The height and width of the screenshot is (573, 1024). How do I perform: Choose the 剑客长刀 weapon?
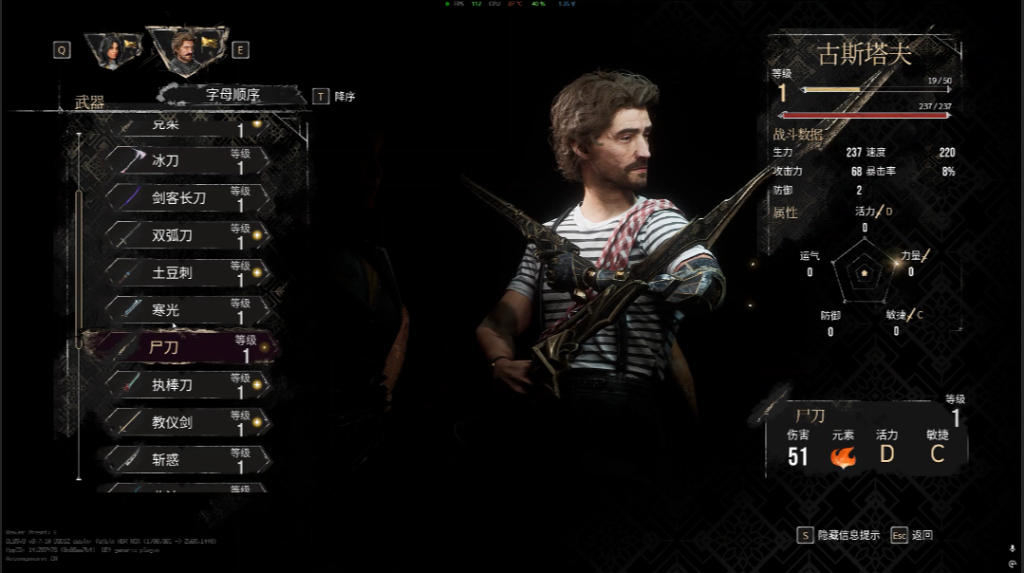tap(187, 198)
